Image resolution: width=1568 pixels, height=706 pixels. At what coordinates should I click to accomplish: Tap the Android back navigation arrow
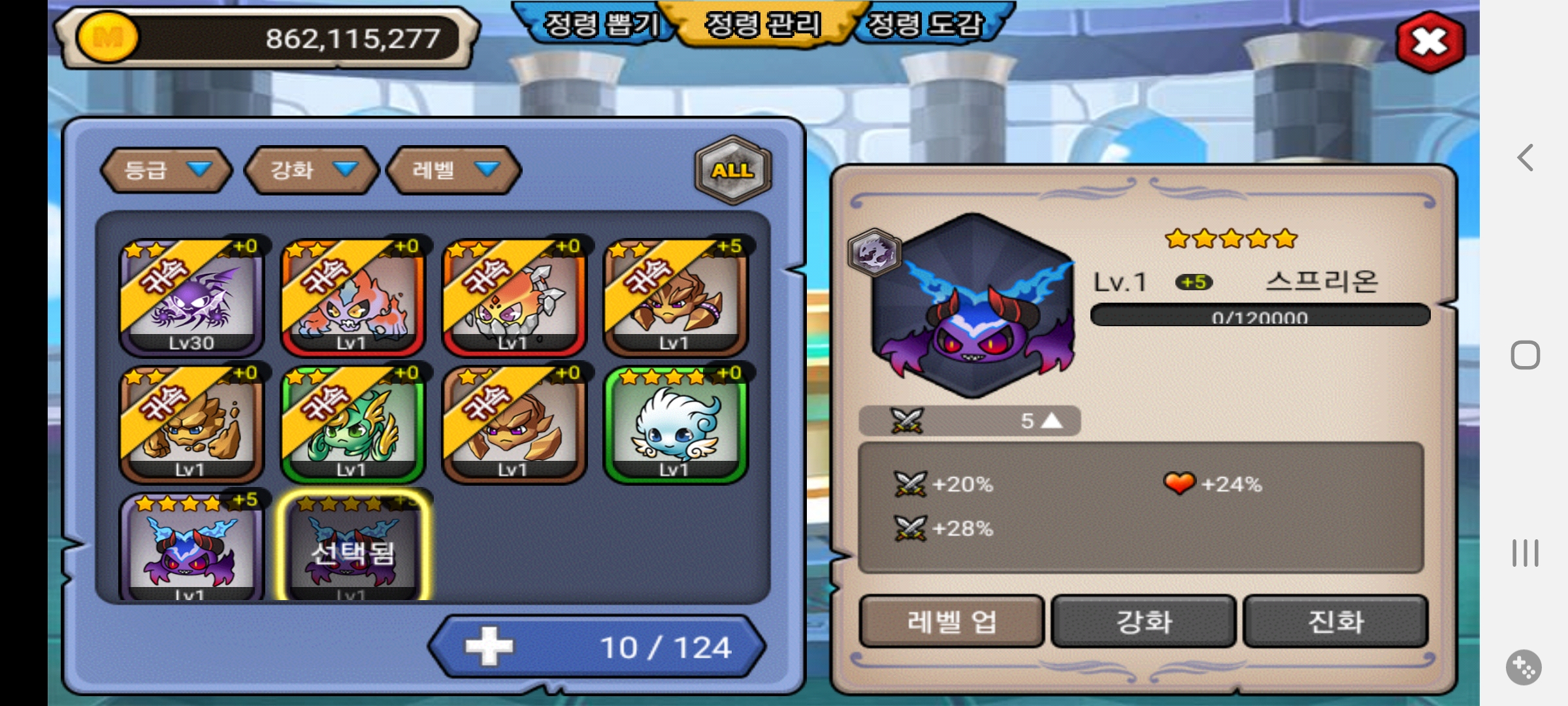(1526, 158)
